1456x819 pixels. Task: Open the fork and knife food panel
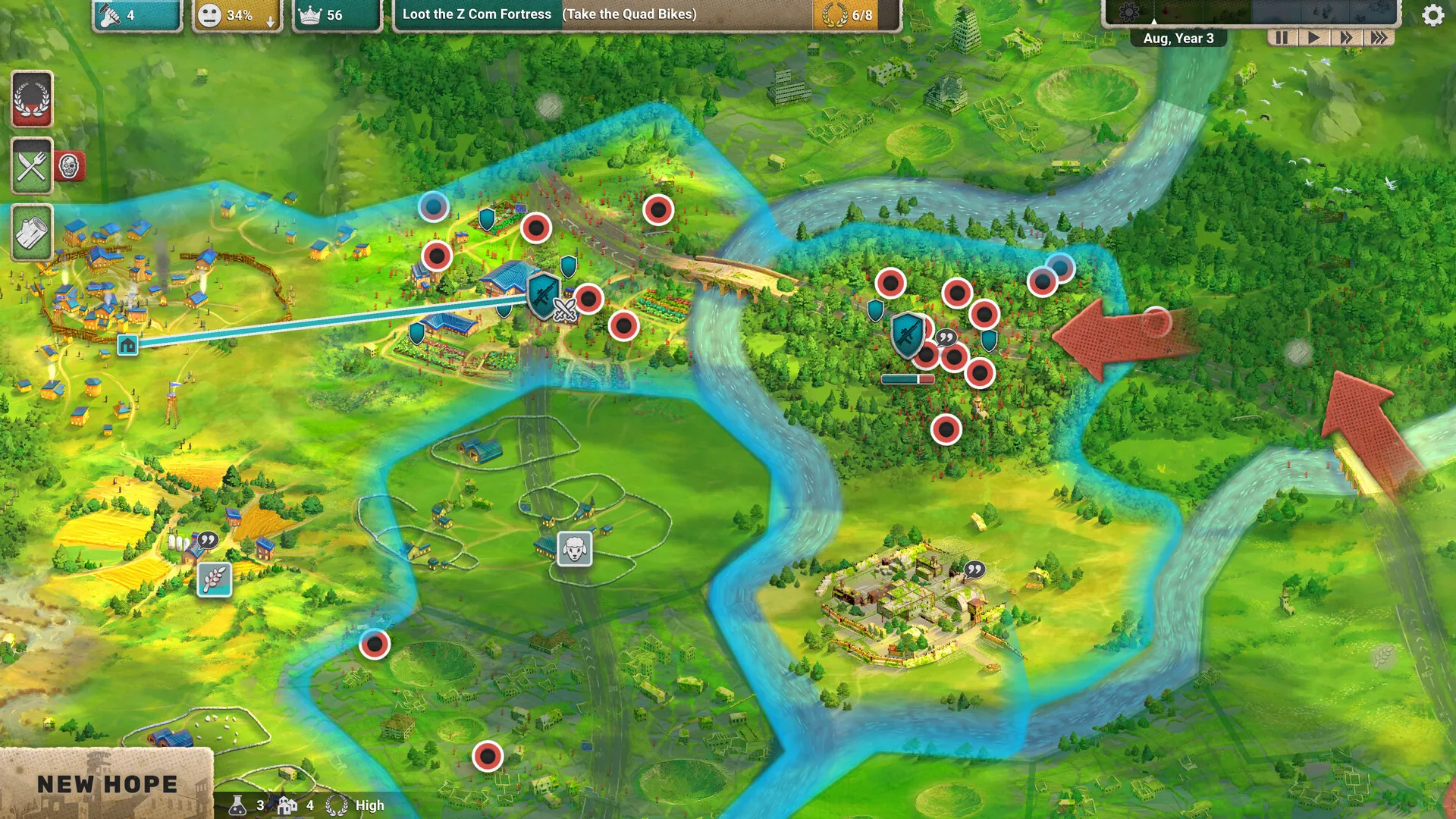point(32,166)
